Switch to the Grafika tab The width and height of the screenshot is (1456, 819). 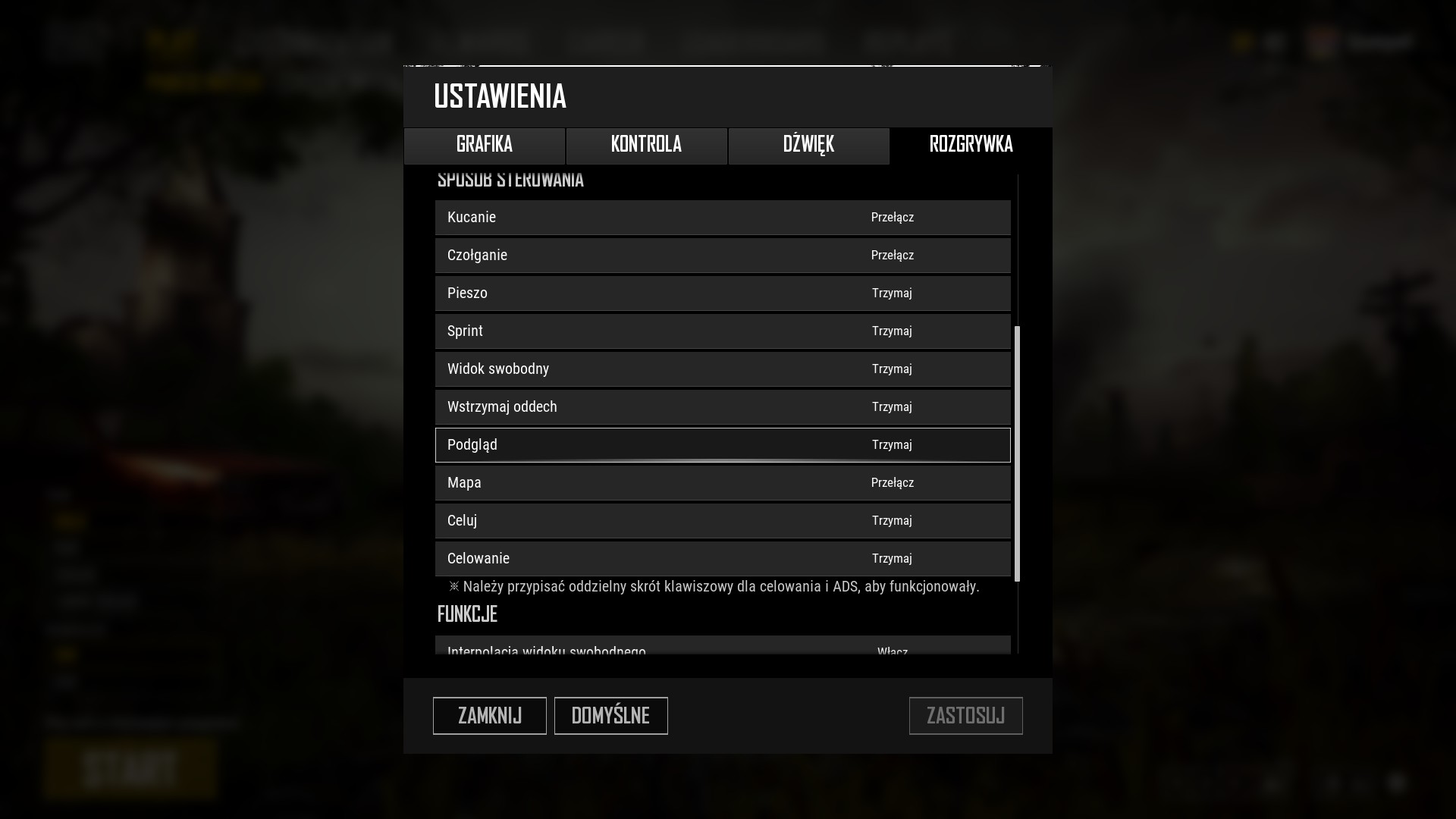click(485, 145)
